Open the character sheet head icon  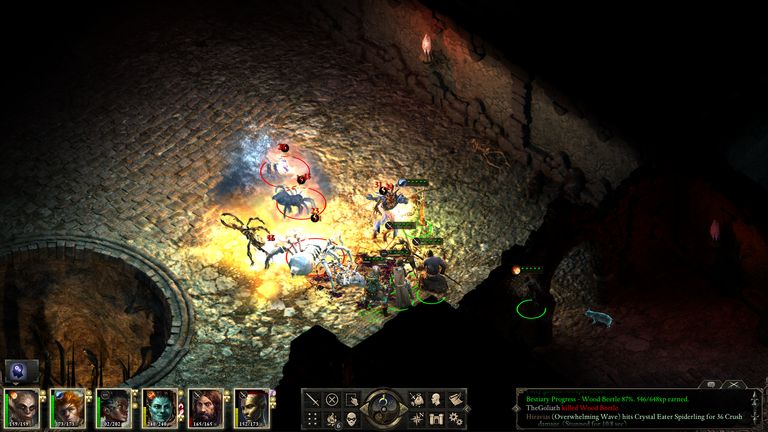[436, 399]
